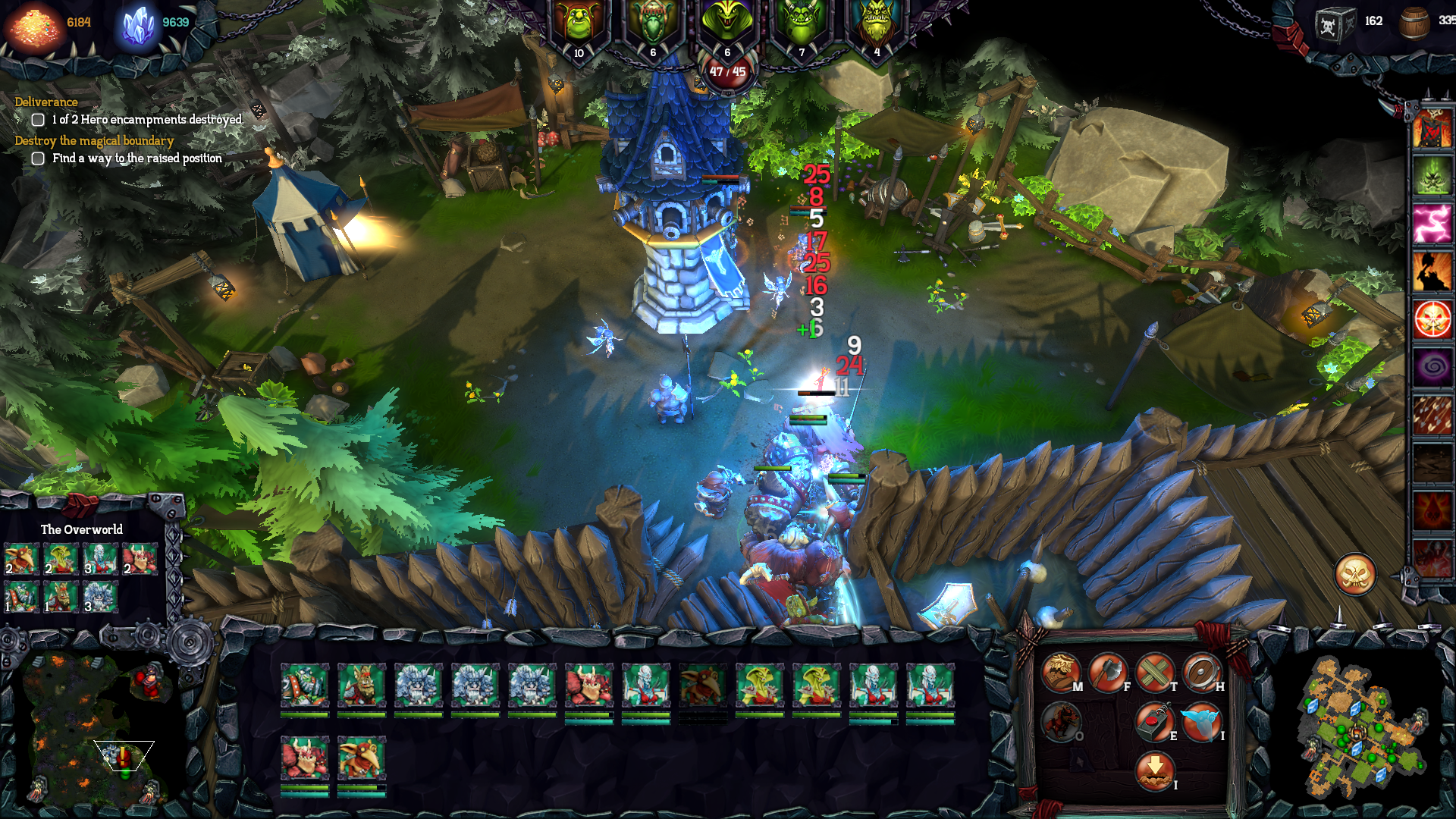Trigger the red detonator button command
This screenshot has width=1456, height=819.
pos(1154,721)
